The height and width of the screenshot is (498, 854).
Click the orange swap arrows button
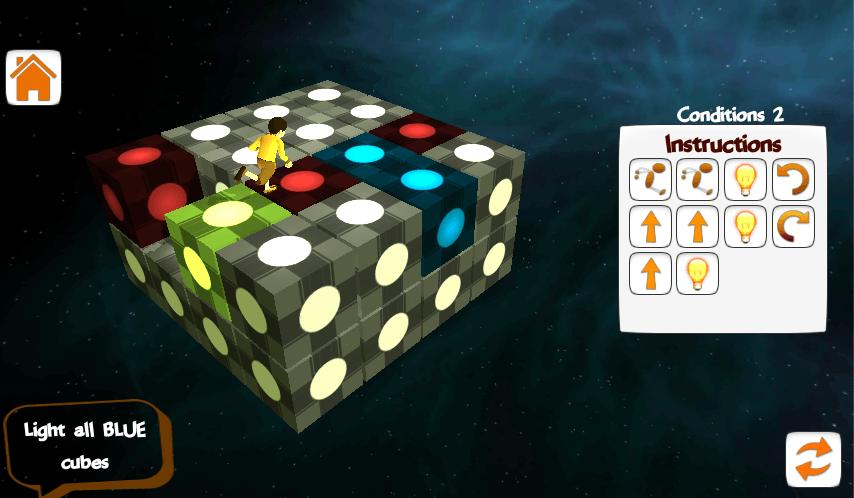(x=812, y=459)
